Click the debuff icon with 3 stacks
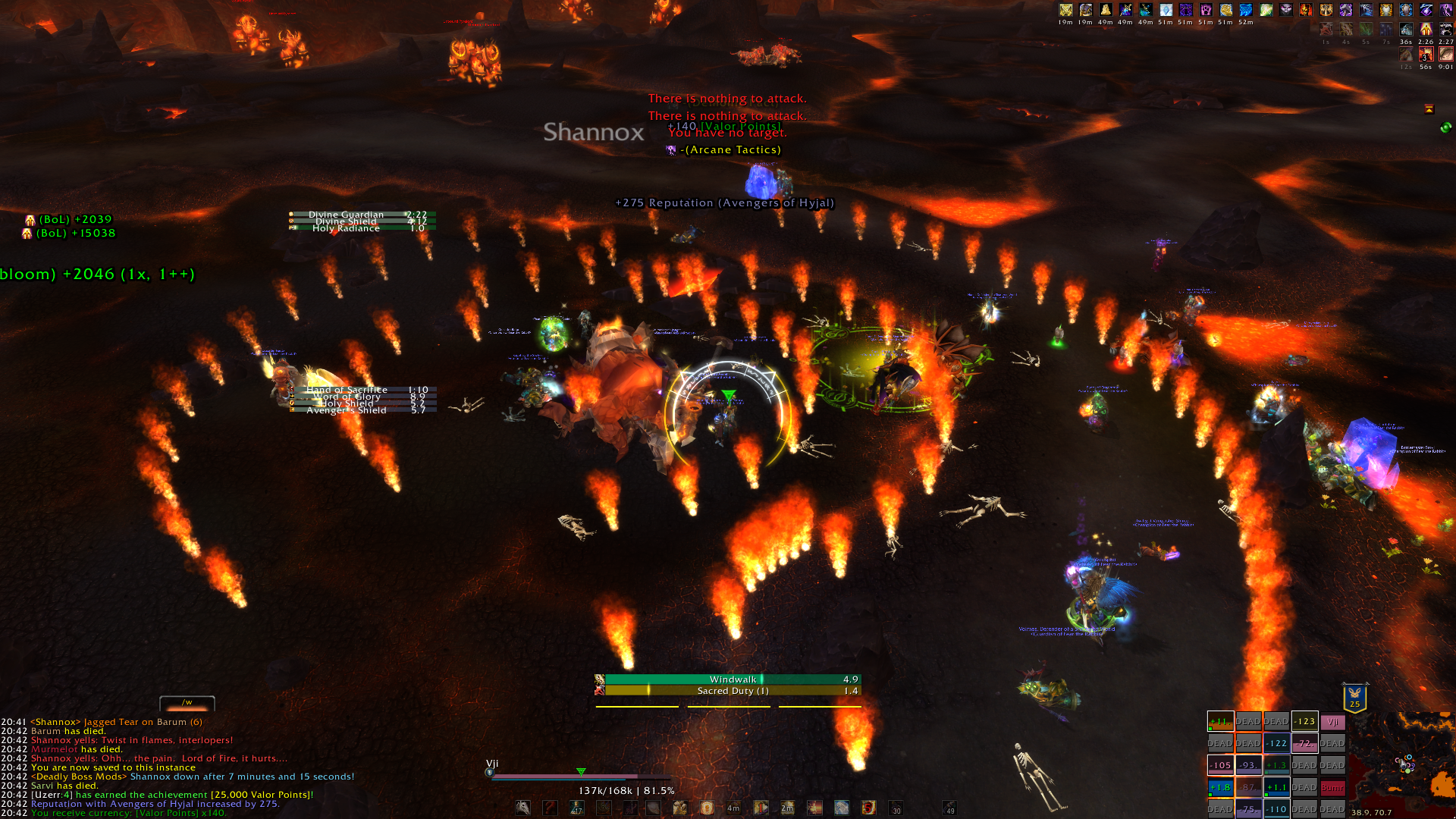The height and width of the screenshot is (819, 1456). [x=1426, y=55]
